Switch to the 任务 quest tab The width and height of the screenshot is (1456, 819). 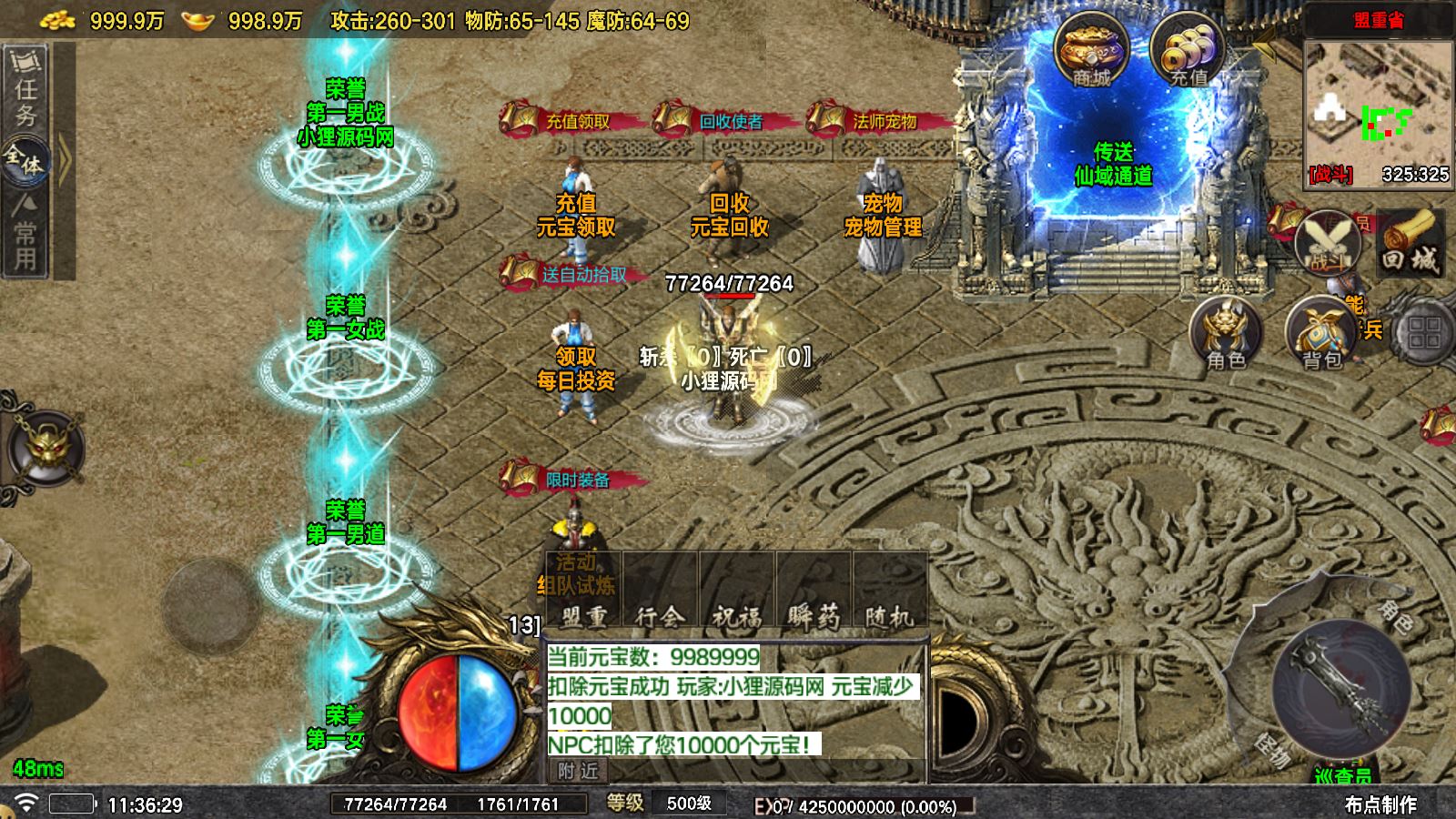point(26,89)
